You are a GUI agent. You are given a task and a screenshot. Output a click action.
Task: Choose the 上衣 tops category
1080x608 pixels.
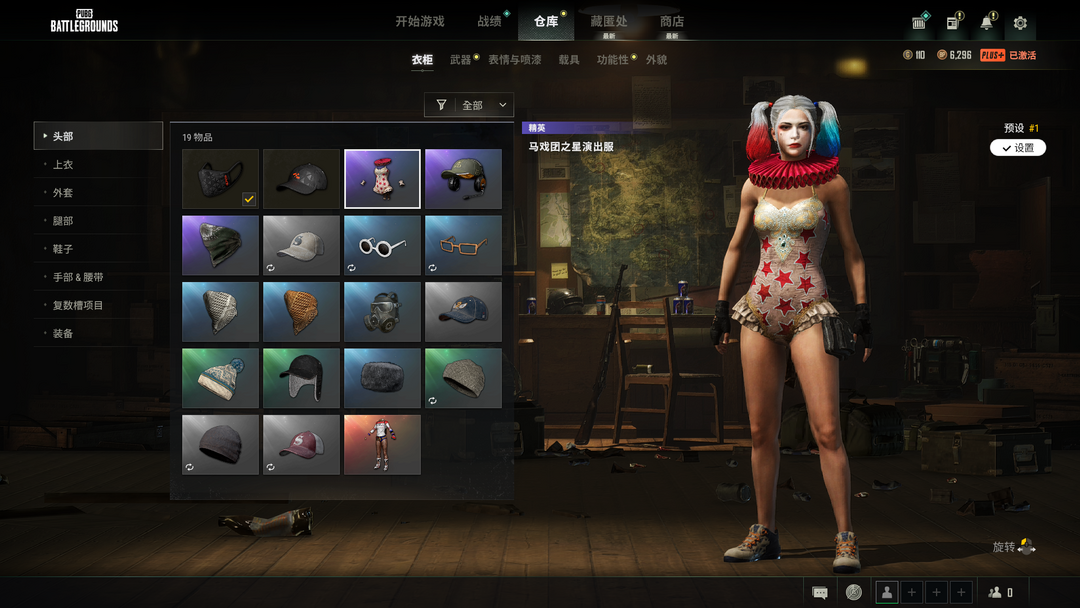(63, 165)
